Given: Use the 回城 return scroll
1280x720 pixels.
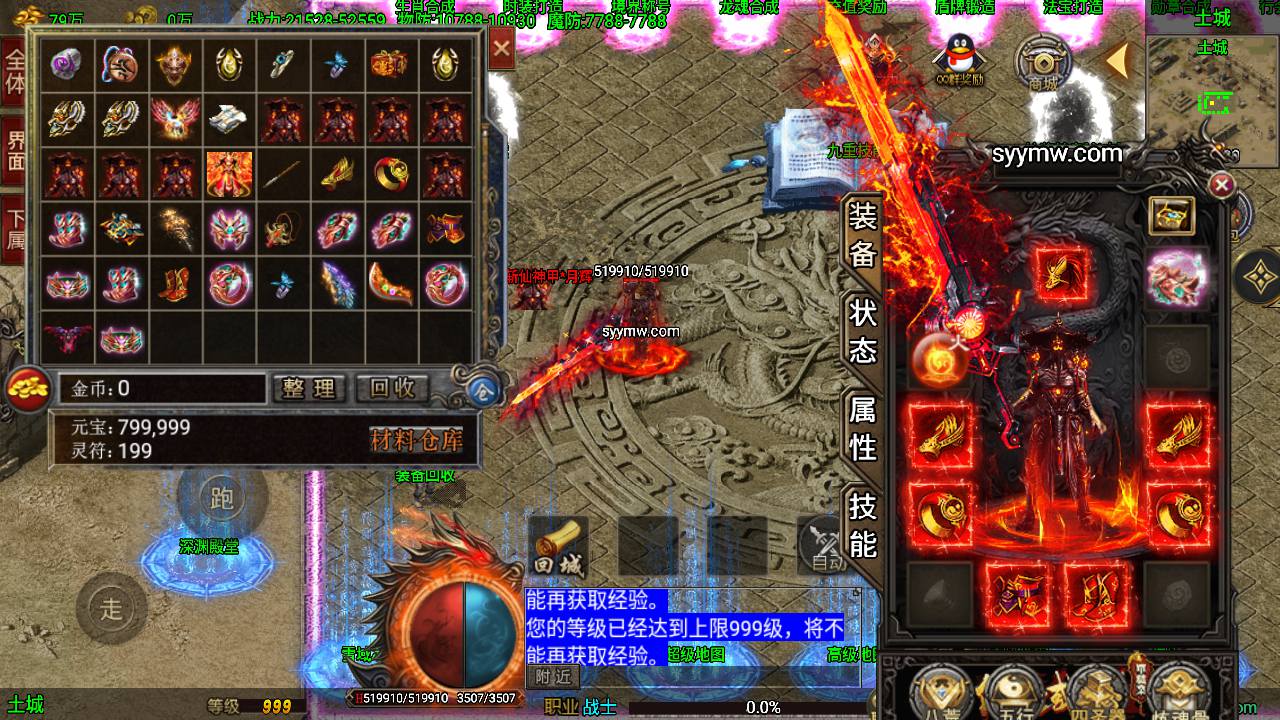Looking at the screenshot, I should point(557,547).
